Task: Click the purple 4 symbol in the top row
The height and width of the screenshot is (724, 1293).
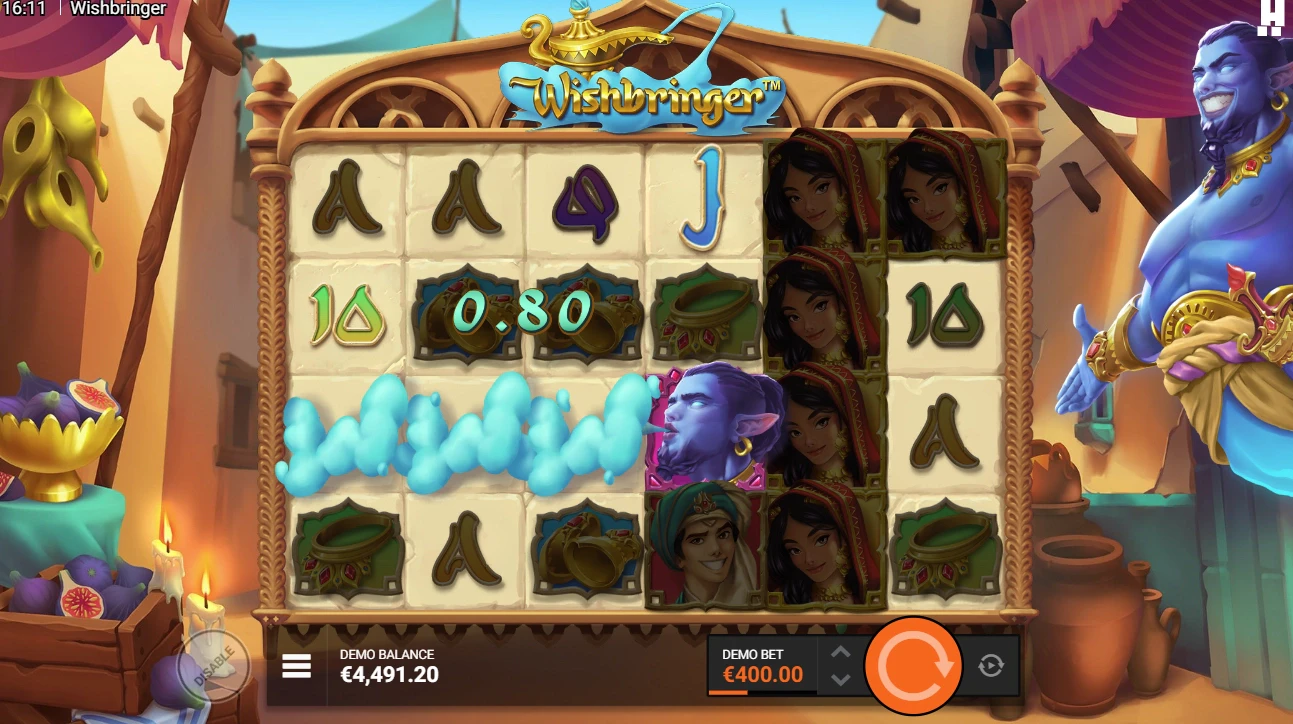Action: pos(585,200)
